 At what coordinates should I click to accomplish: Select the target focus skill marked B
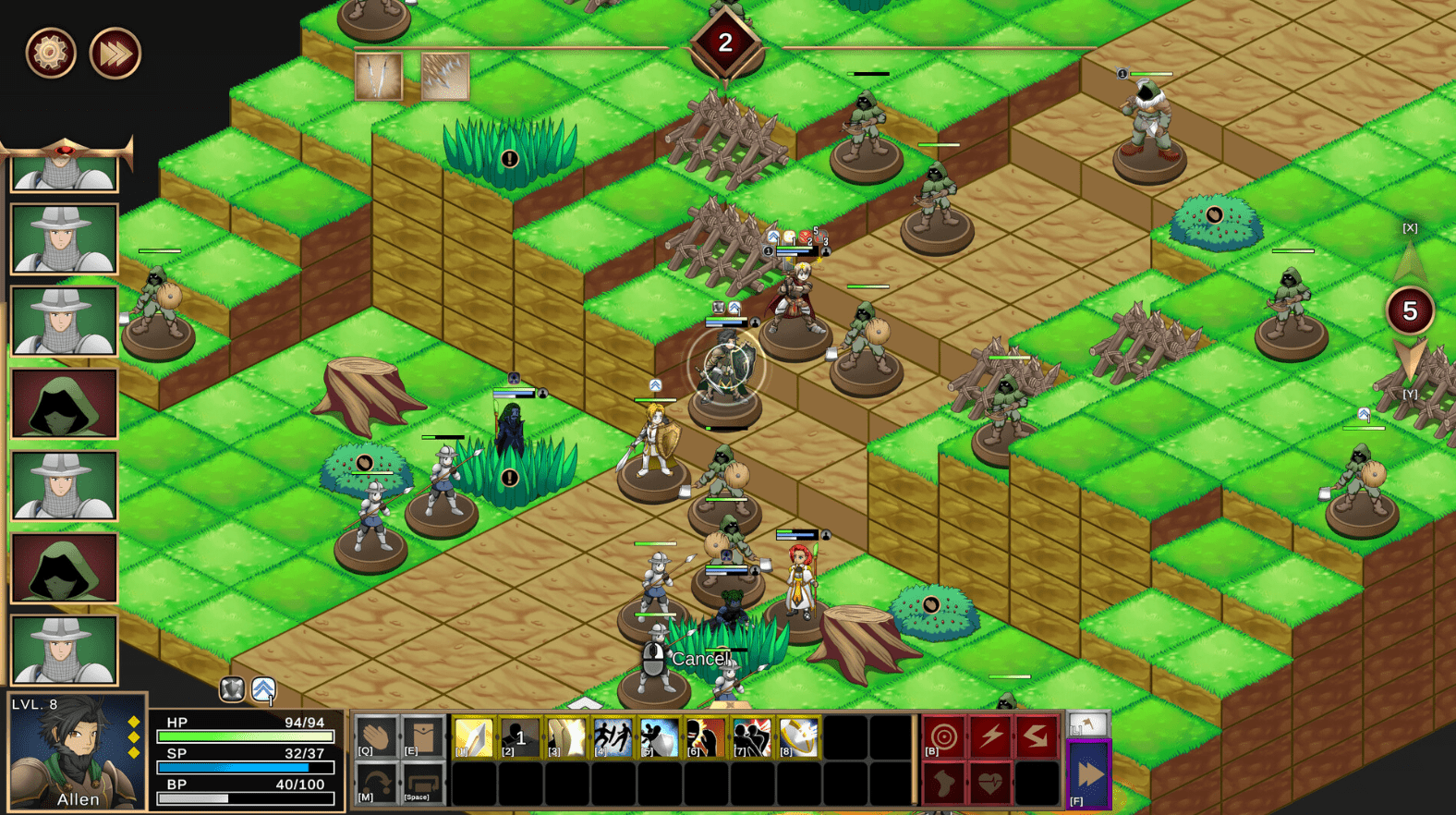coord(943,736)
